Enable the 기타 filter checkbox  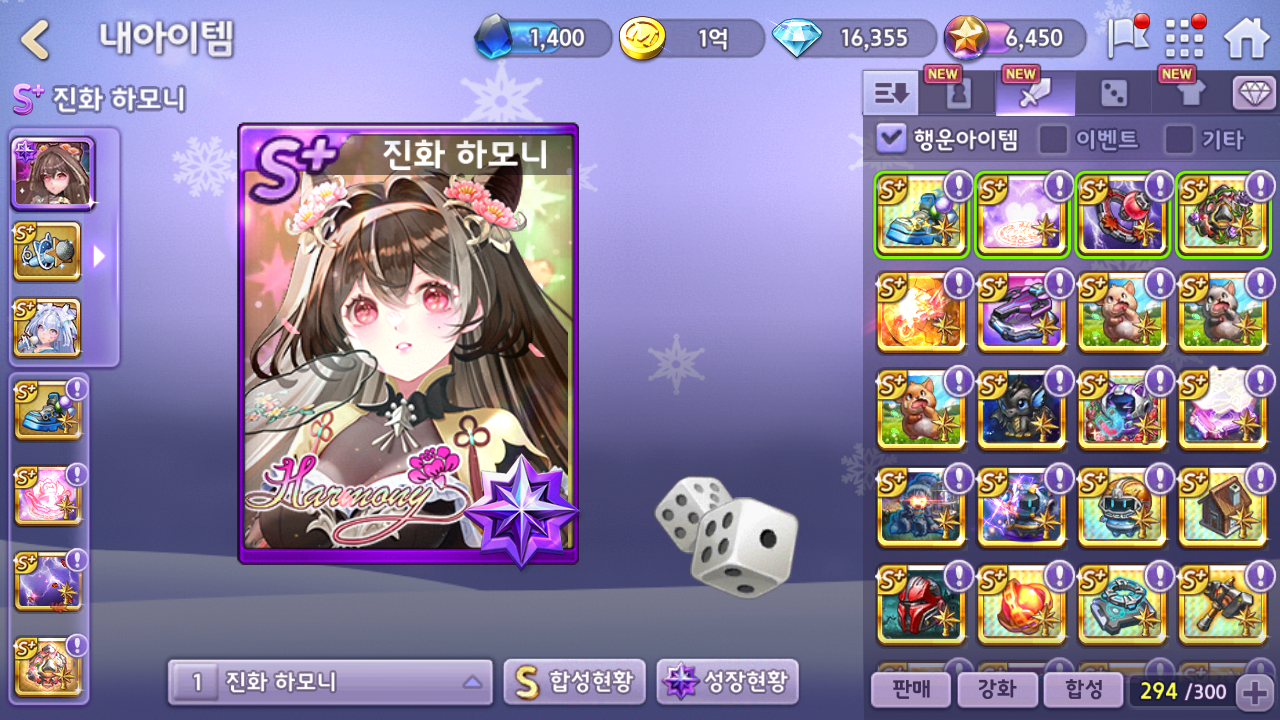[1179, 139]
